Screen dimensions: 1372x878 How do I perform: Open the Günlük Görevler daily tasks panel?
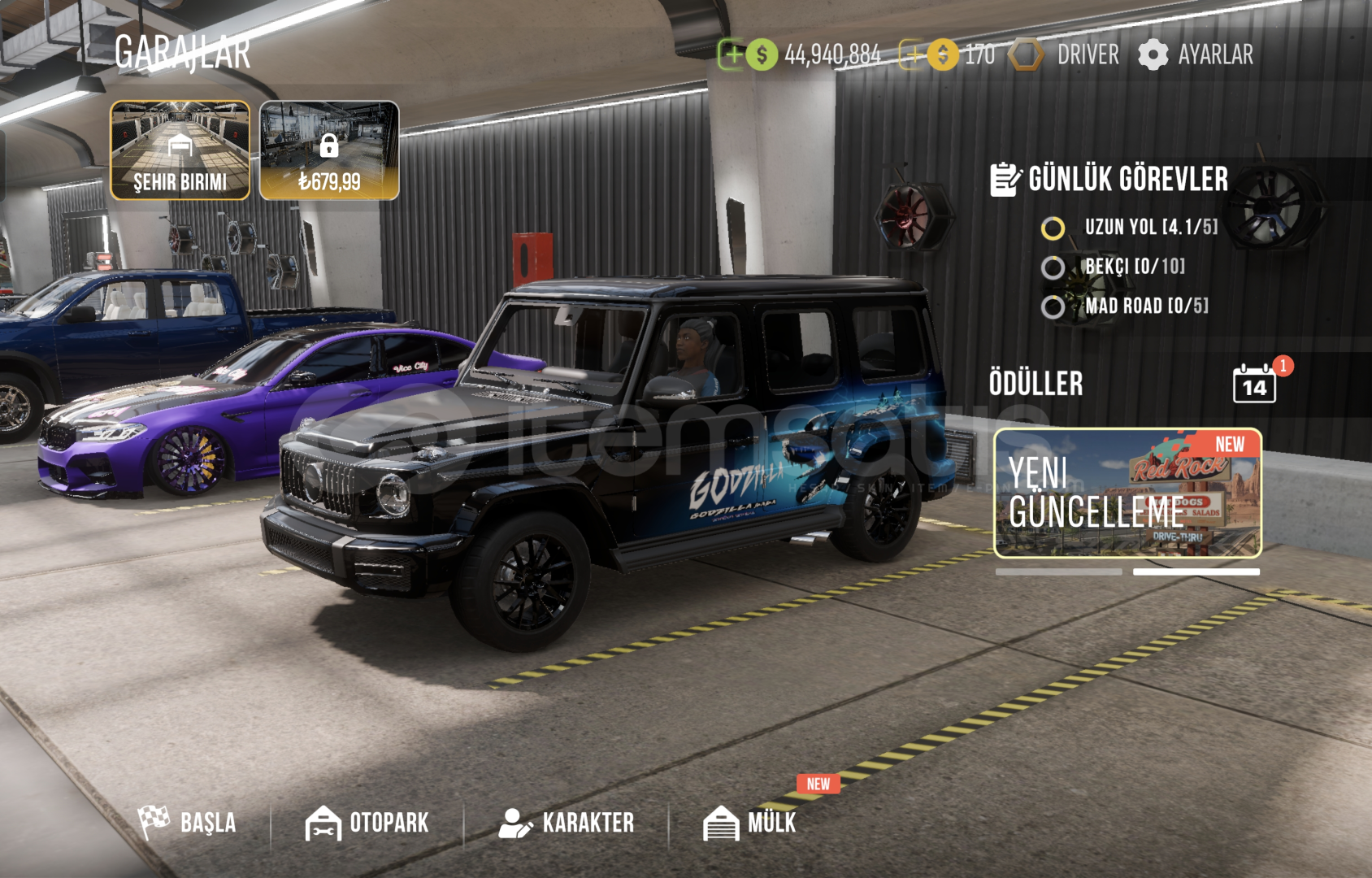1109,179
